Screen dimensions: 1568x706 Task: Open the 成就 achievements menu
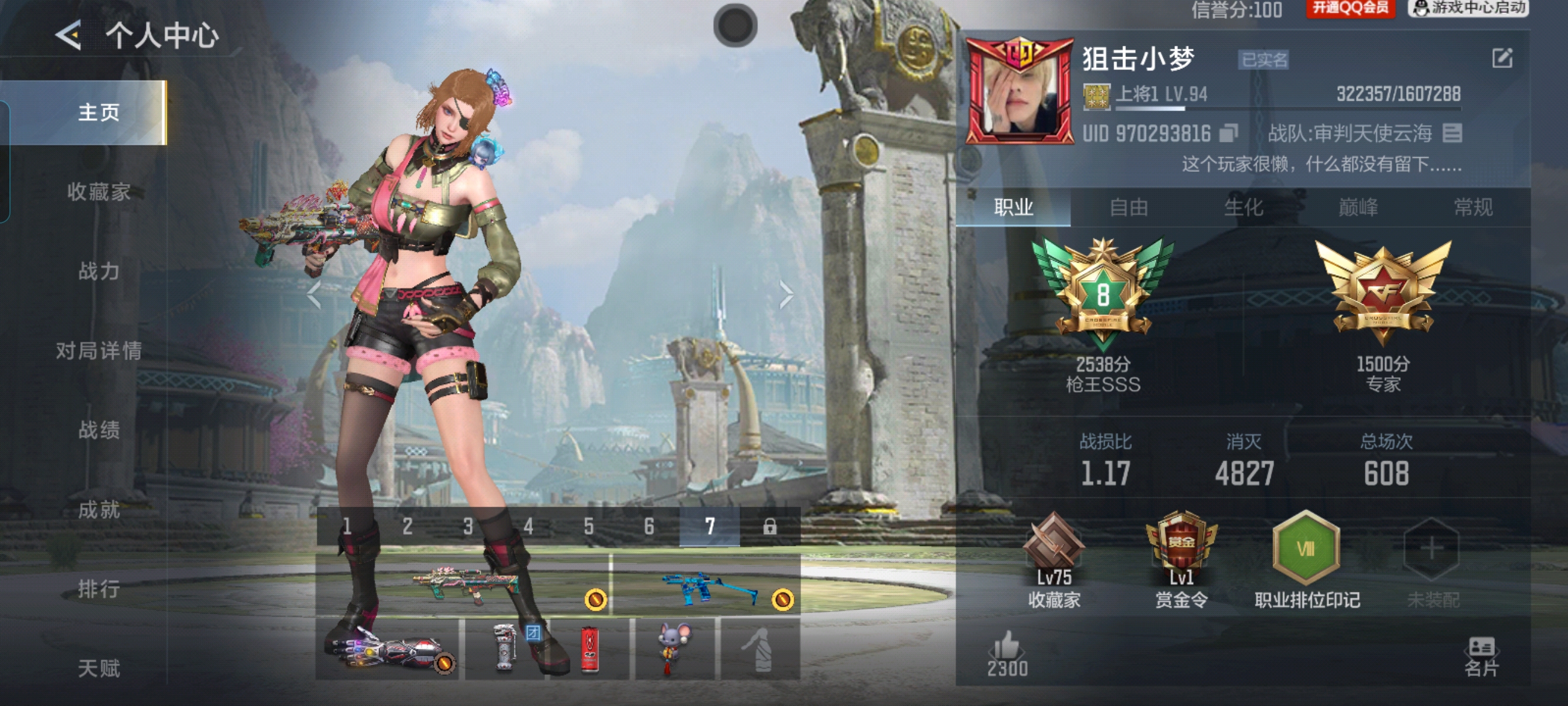(99, 509)
